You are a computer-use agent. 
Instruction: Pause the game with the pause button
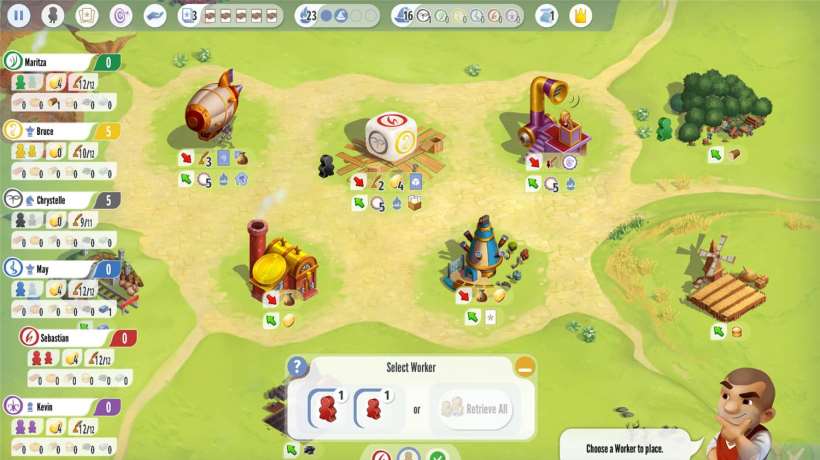point(18,15)
